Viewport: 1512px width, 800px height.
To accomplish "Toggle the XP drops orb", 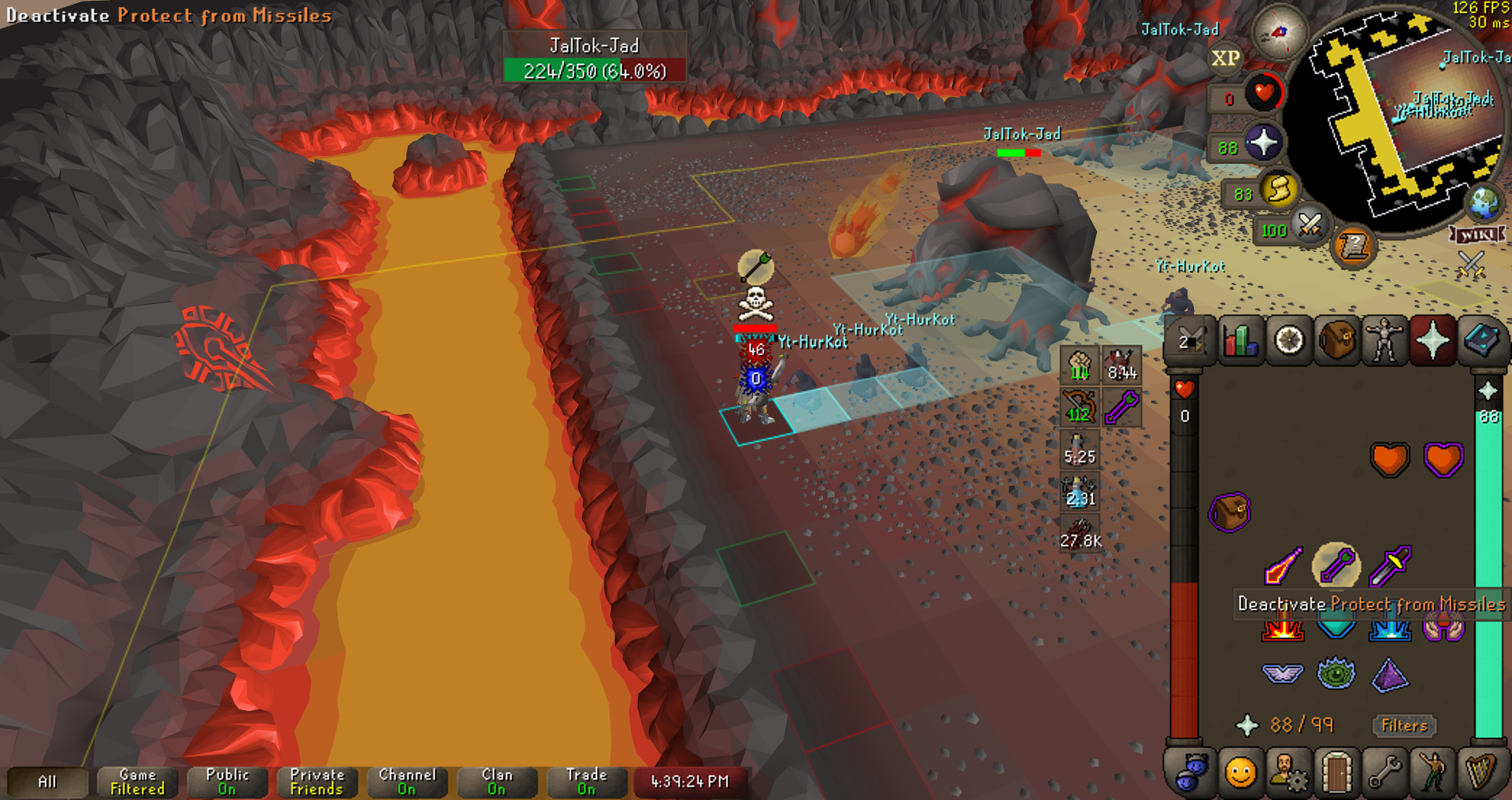I will tap(1225, 58).
